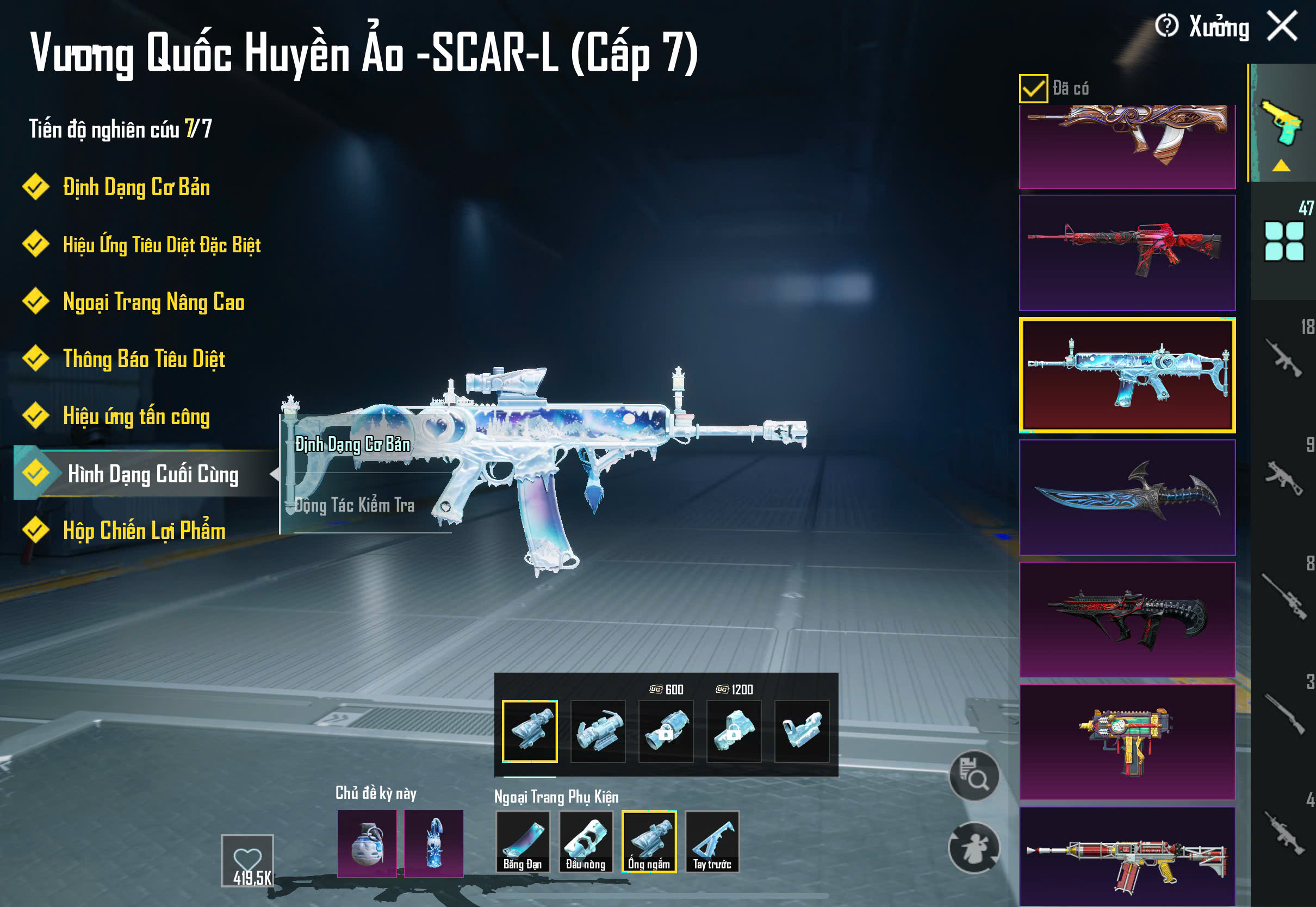Choose the locked 1200 UC scope skin
1316x907 pixels.
[x=733, y=731]
